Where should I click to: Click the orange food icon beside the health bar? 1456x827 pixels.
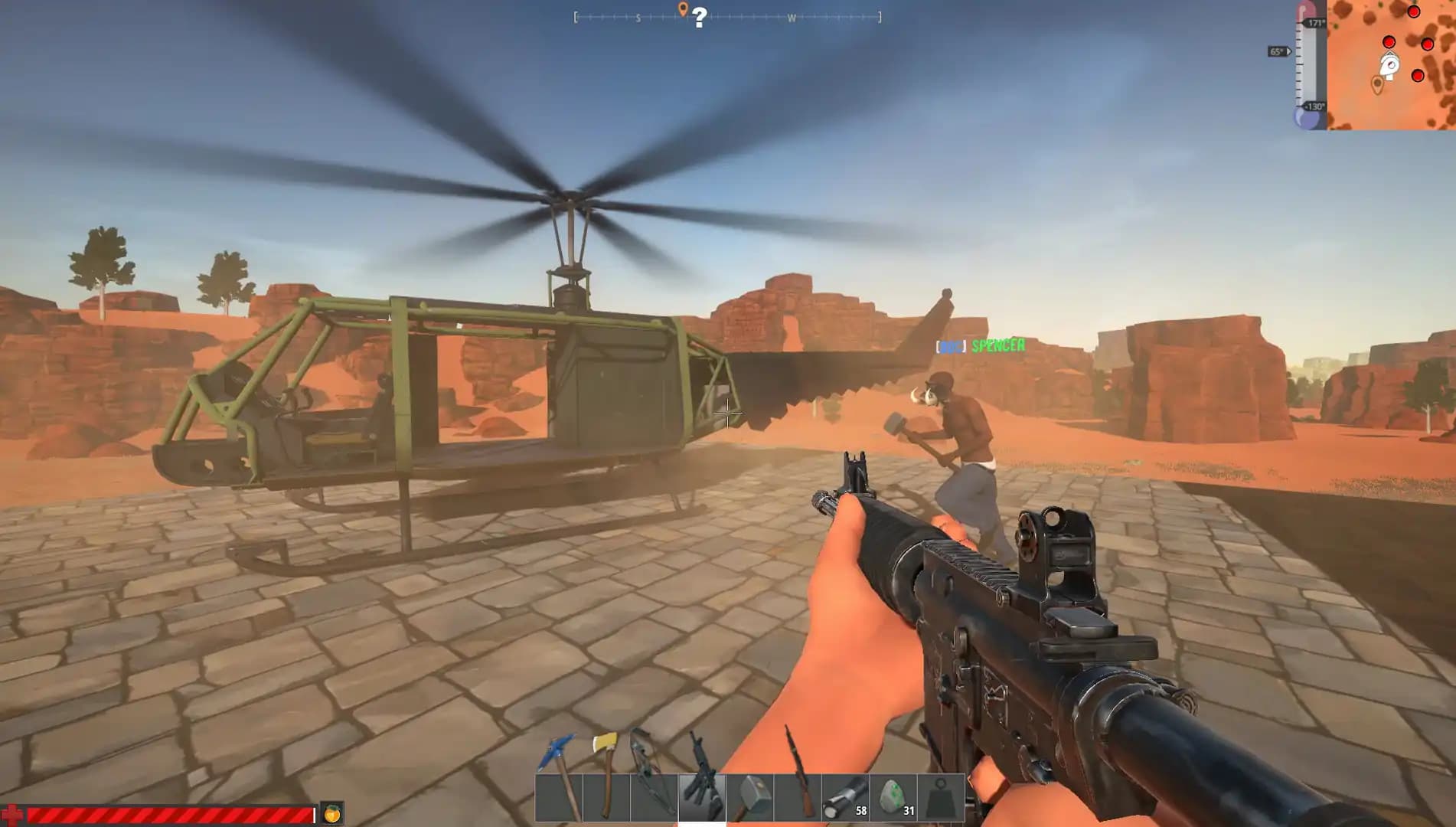point(331,814)
